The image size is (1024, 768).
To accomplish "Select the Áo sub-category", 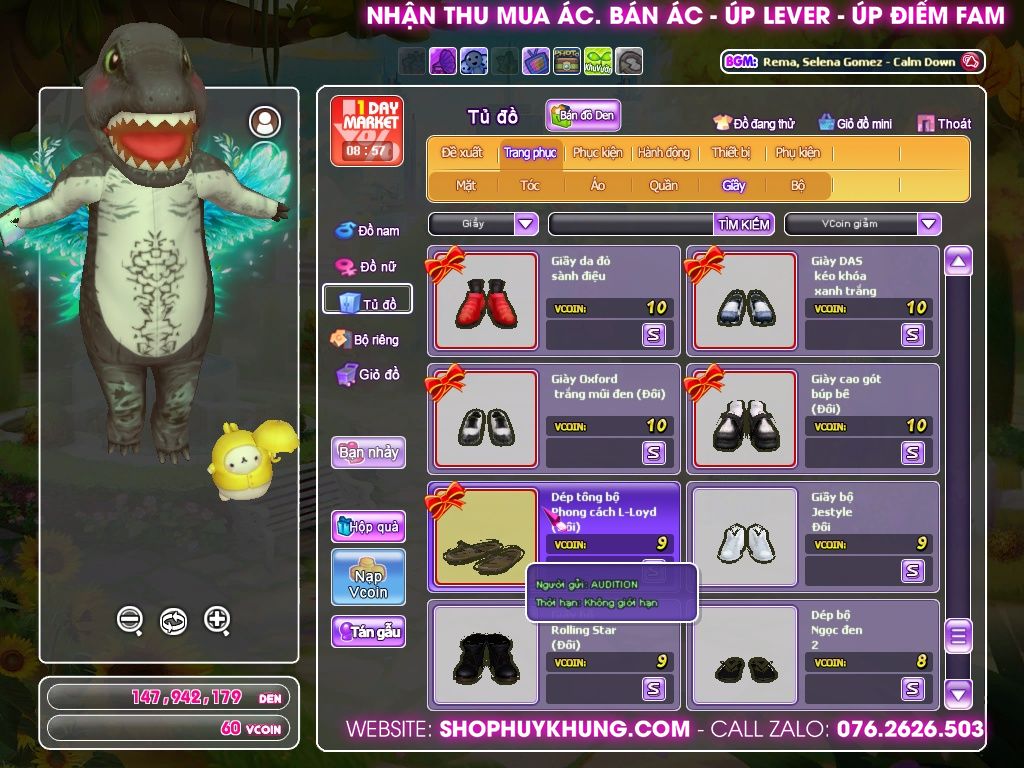I will (x=597, y=185).
